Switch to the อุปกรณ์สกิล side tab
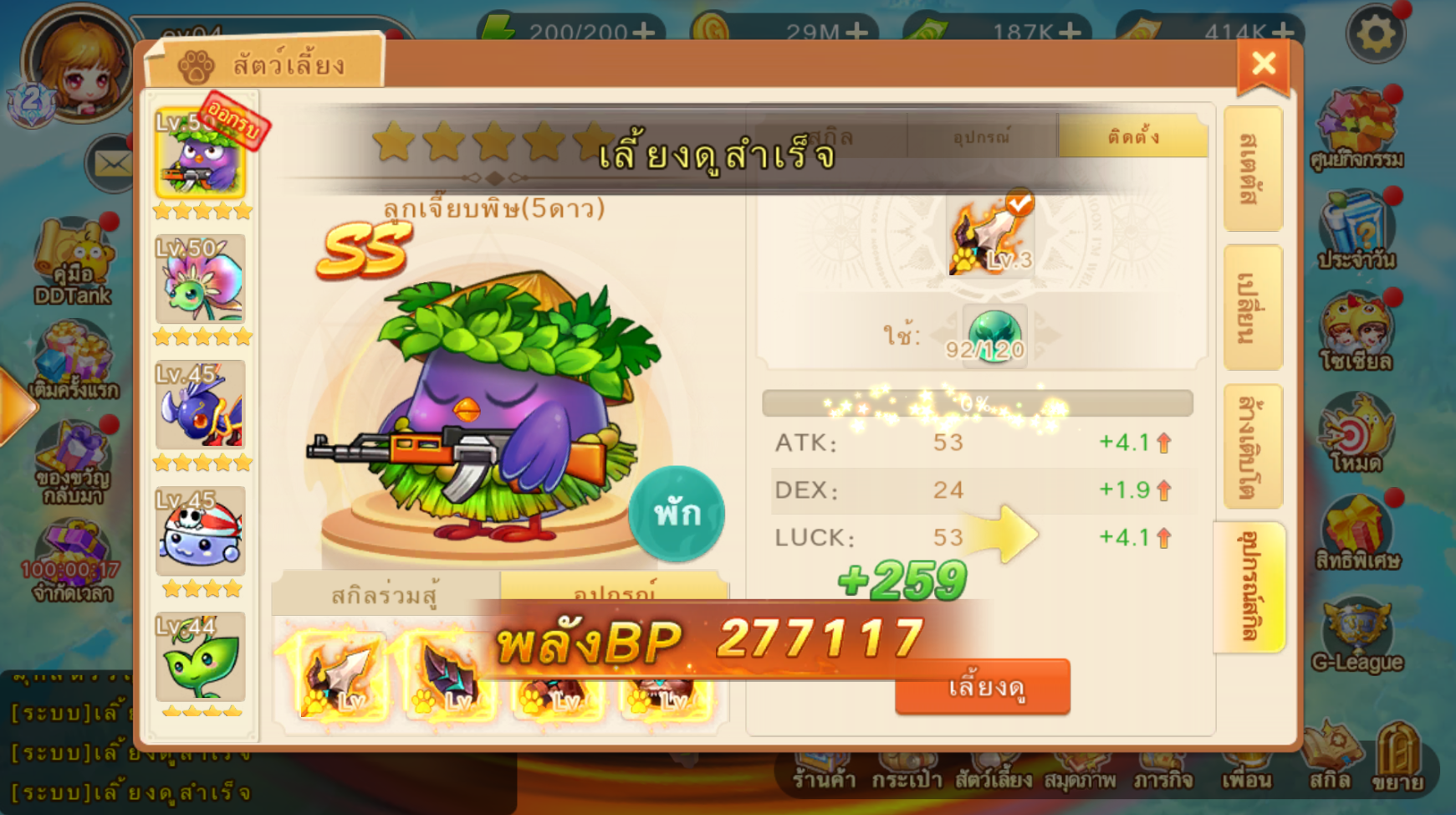Viewport: 1456px width, 815px height. 1249,586
